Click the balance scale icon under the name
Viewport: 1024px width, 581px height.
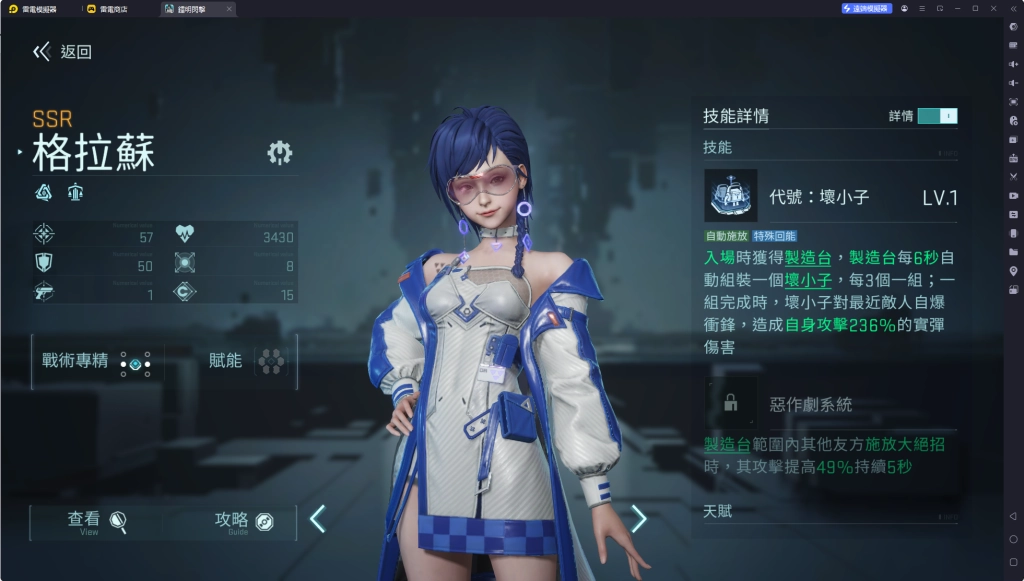pyautogui.click(x=75, y=192)
